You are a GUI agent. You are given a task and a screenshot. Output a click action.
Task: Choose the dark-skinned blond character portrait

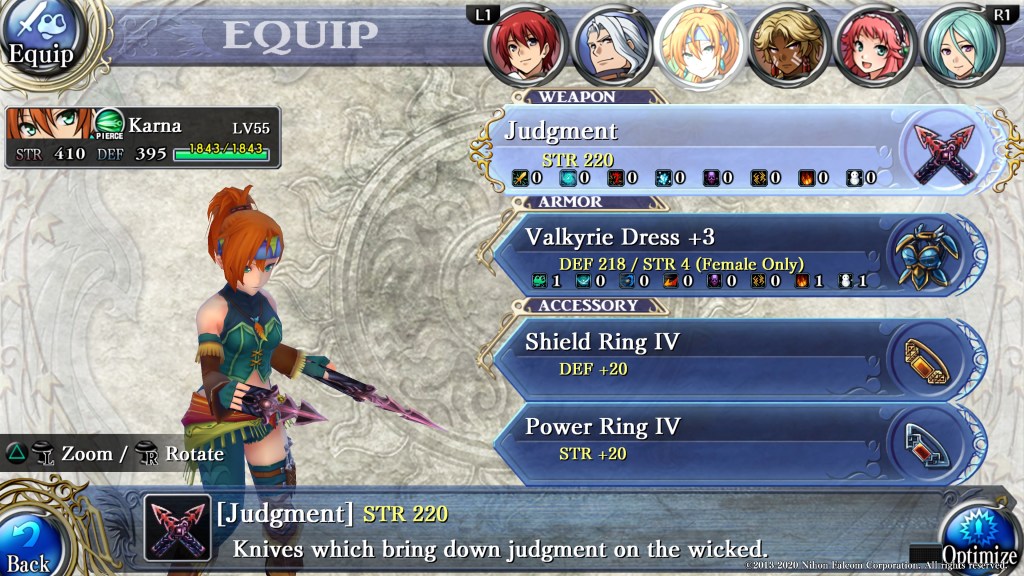point(786,45)
